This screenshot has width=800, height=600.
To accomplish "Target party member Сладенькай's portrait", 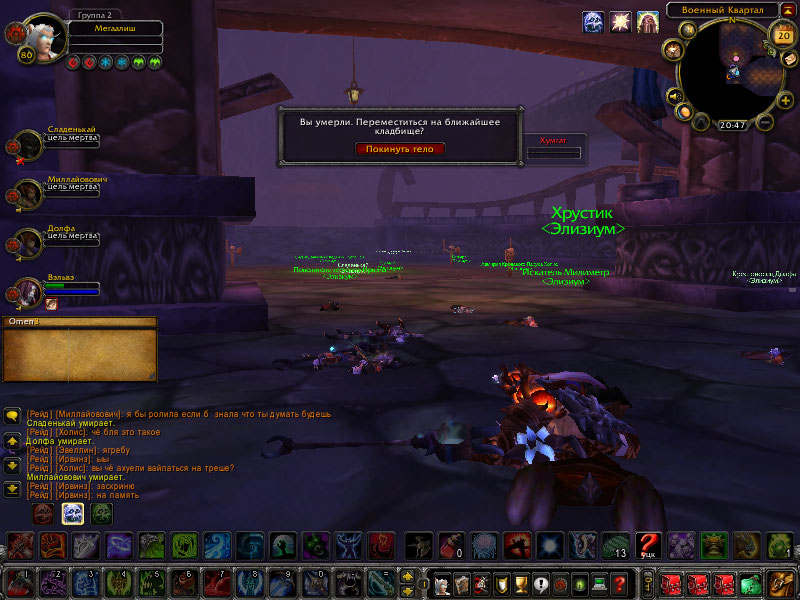I will coord(27,144).
